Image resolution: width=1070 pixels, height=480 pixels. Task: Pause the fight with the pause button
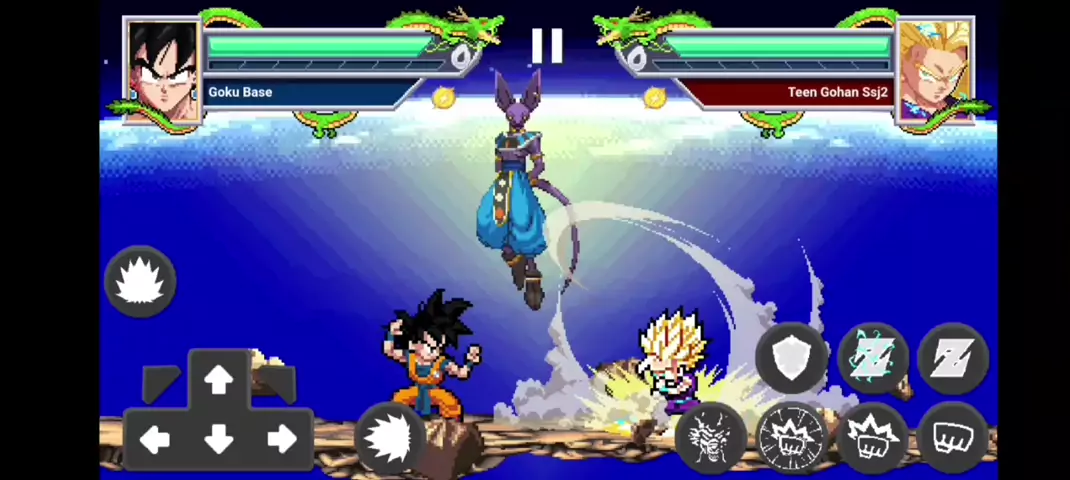pos(547,46)
